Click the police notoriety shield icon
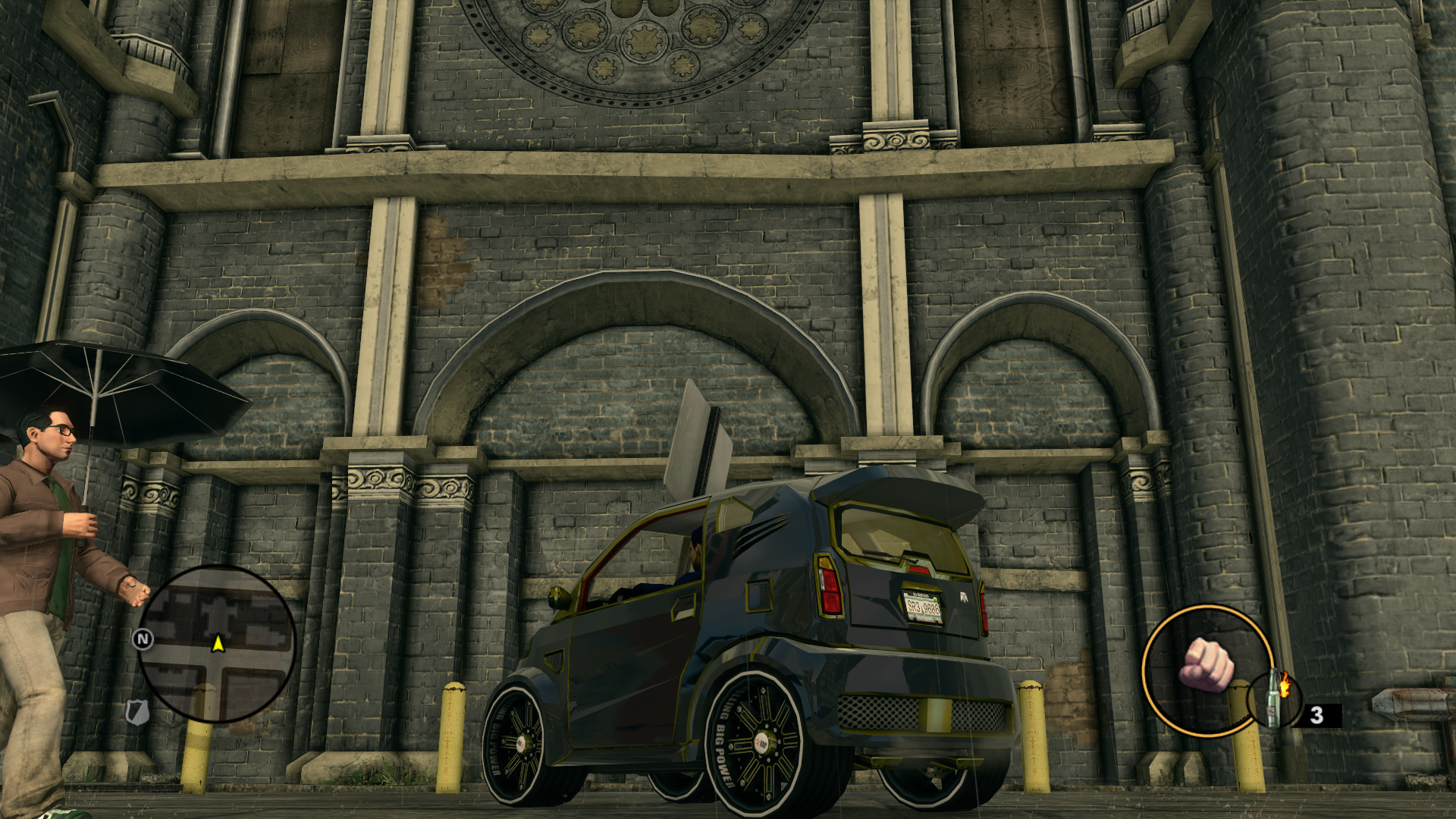 [x=136, y=711]
